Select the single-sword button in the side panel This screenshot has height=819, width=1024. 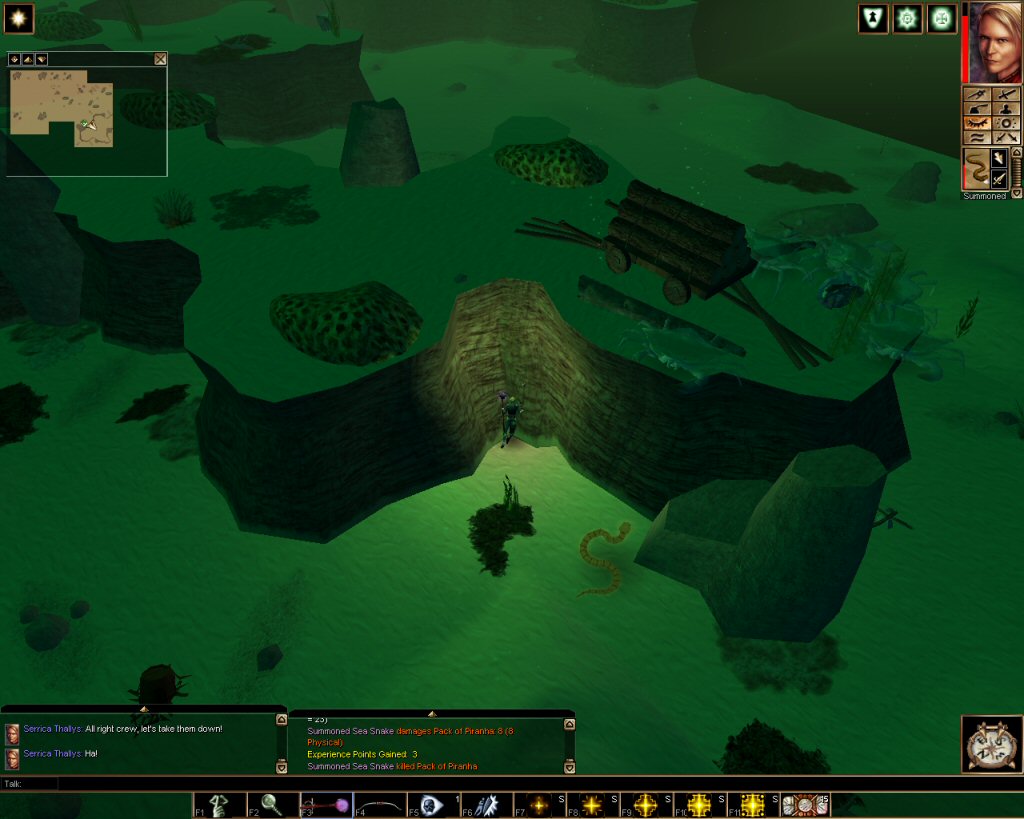(1007, 93)
